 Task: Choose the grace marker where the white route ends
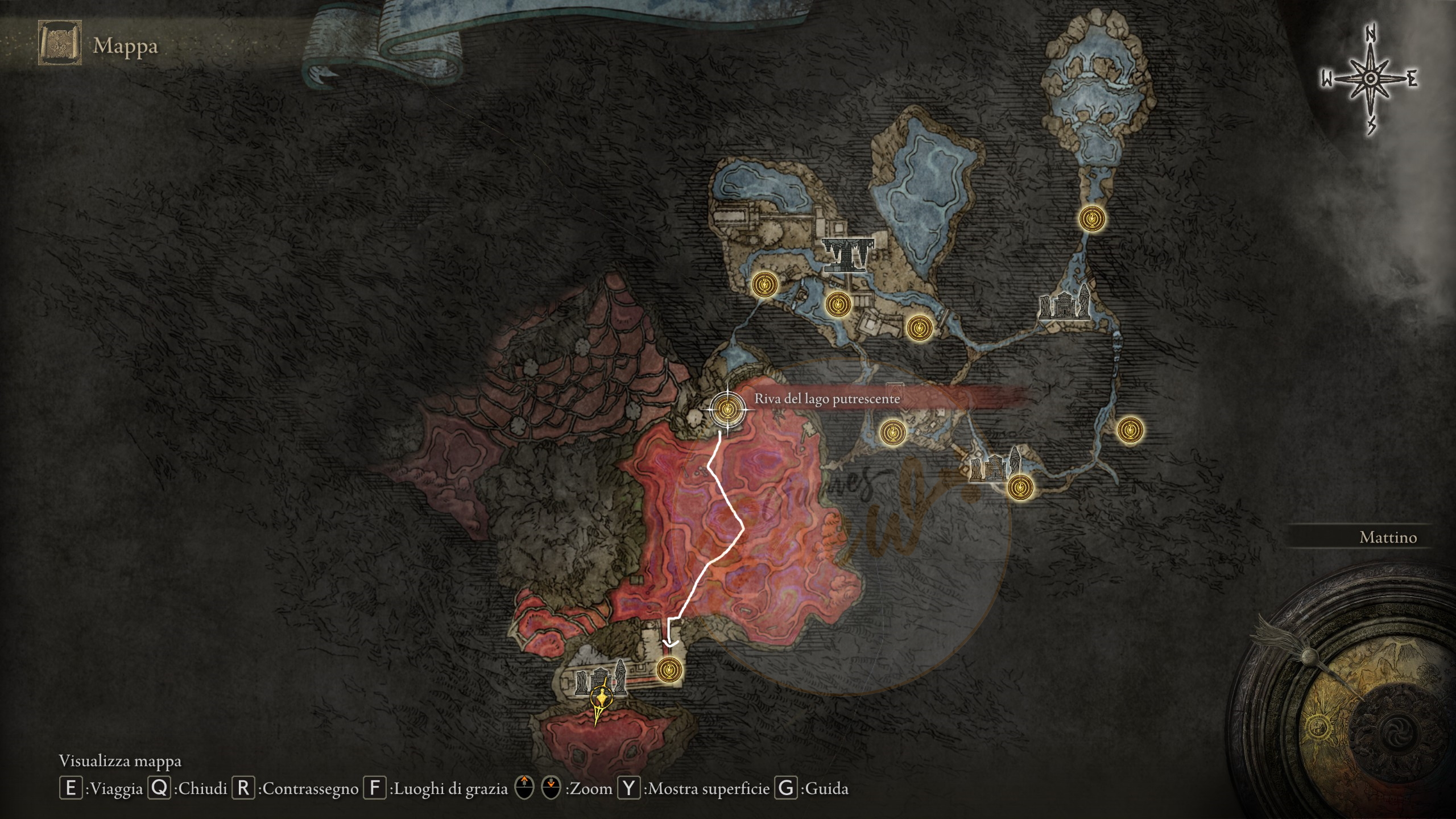click(669, 669)
